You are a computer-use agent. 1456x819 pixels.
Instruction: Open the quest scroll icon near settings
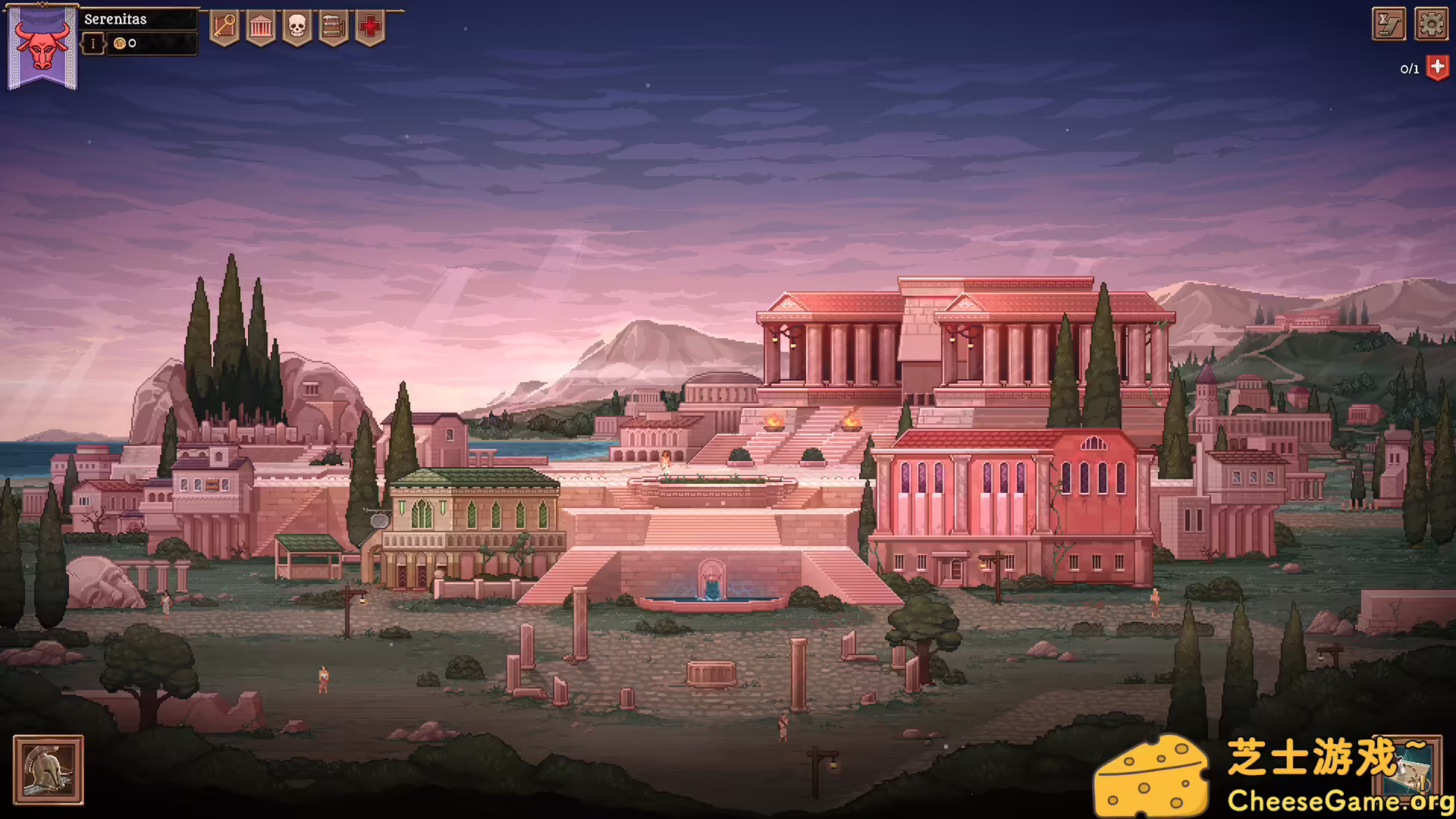[1388, 23]
